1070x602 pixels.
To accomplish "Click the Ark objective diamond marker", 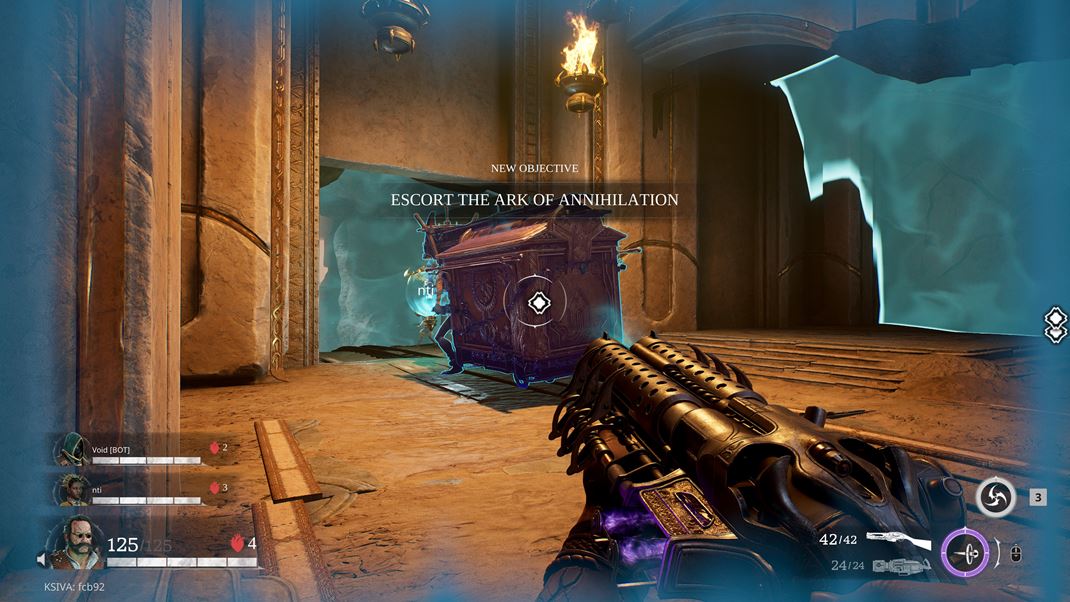I will pos(538,302).
